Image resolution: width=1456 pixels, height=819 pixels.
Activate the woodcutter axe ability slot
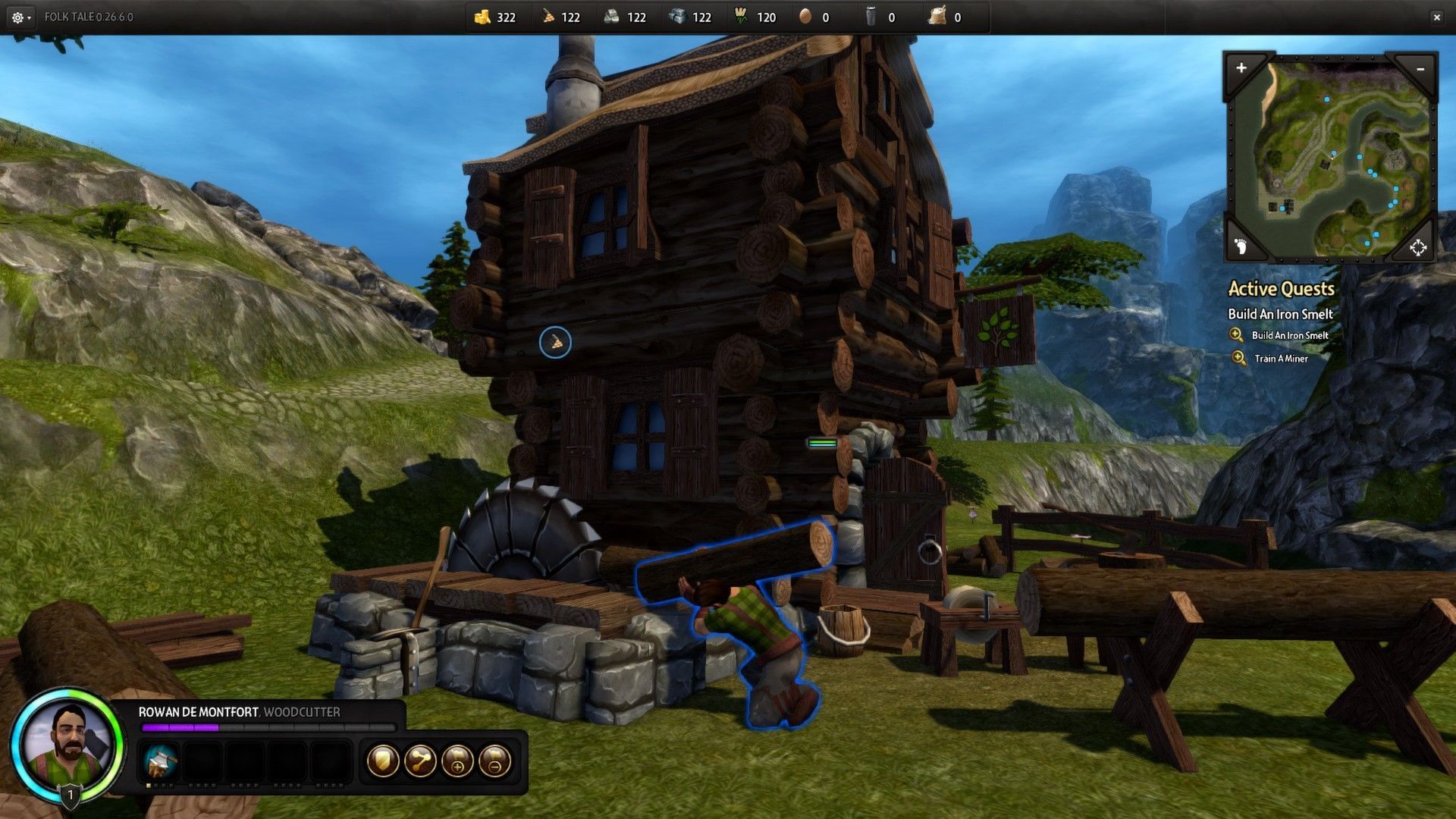click(160, 761)
